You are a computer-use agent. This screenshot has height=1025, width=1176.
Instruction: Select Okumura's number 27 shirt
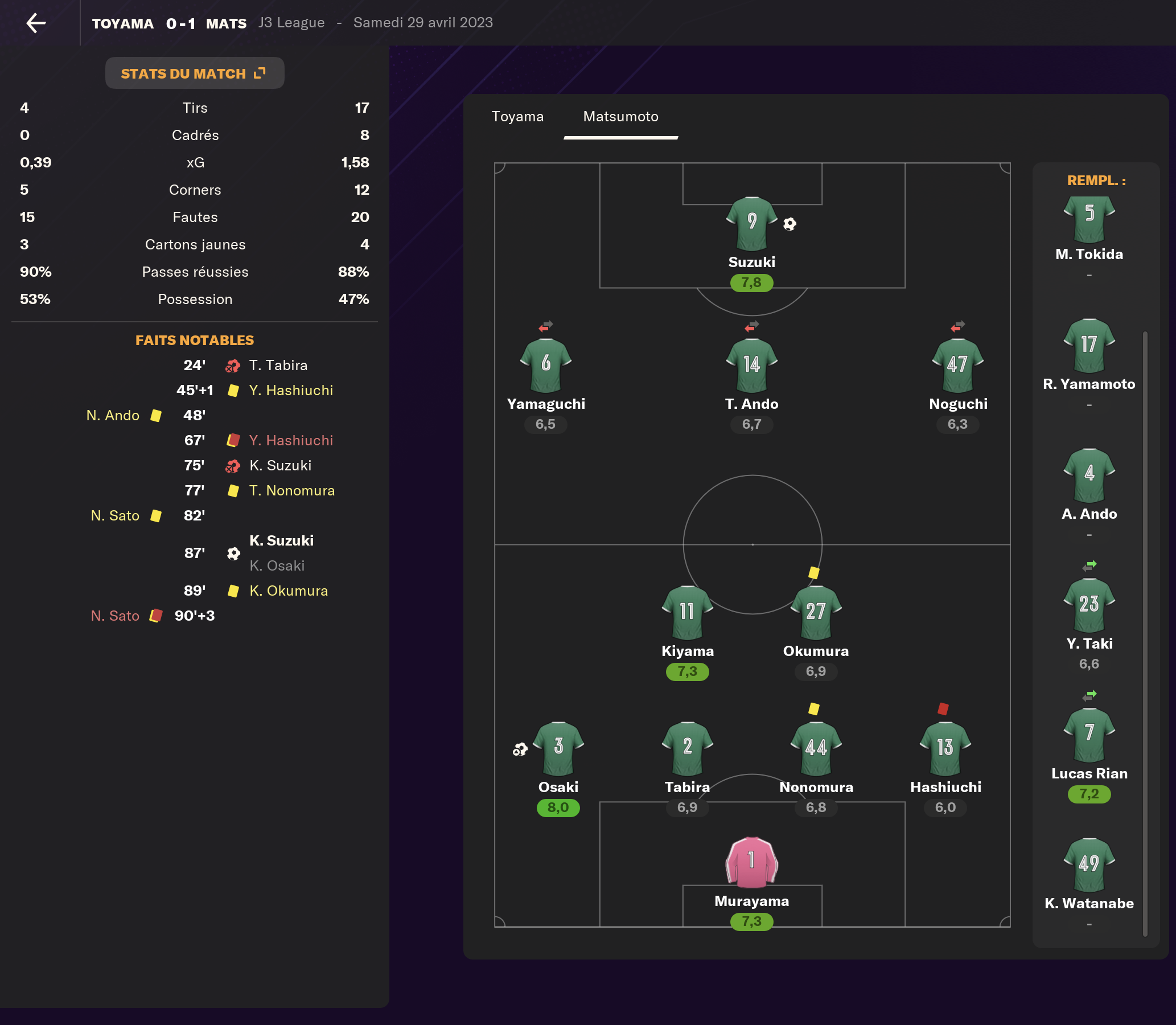(816, 613)
